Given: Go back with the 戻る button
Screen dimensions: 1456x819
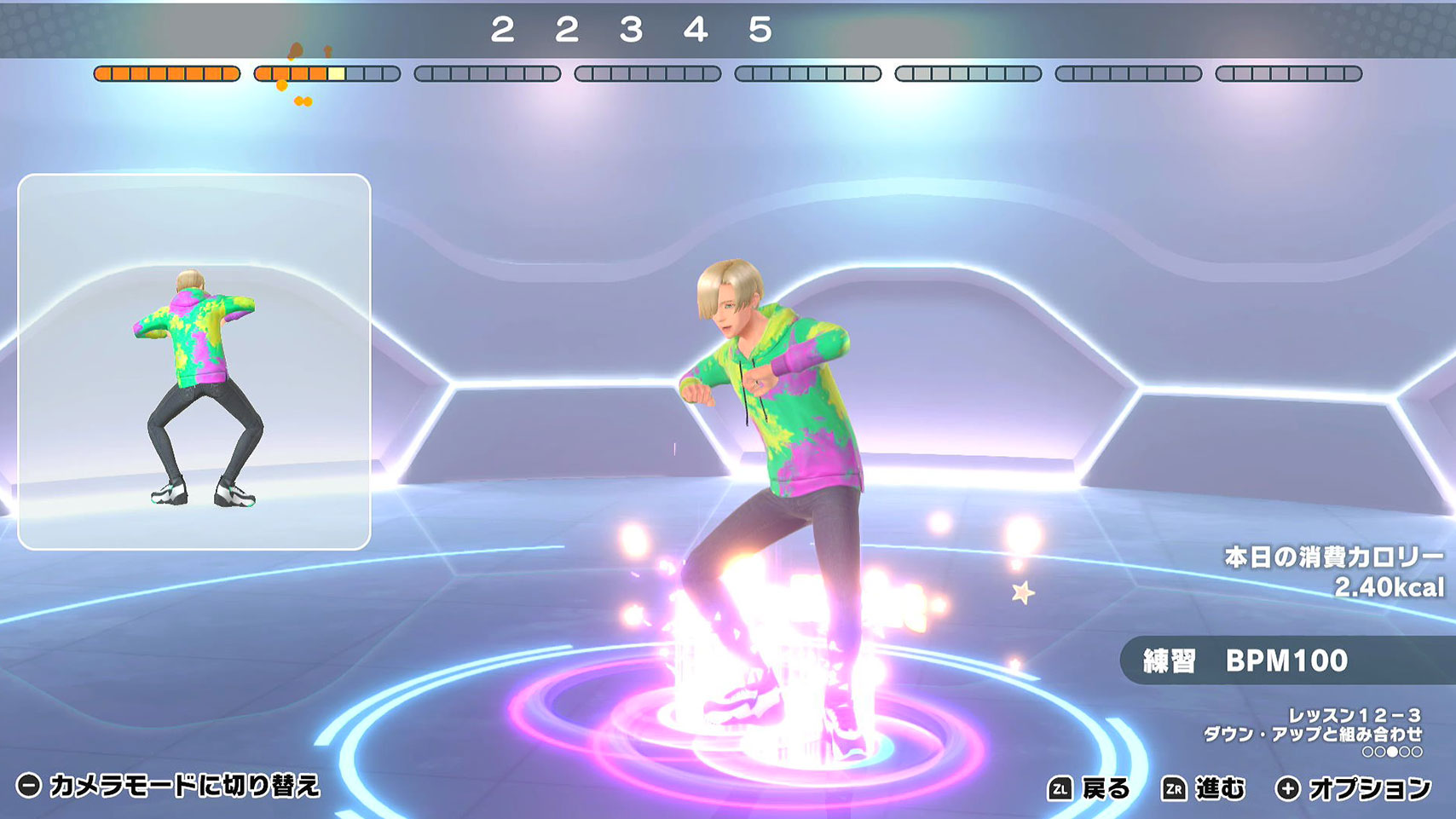Looking at the screenshot, I should pyautogui.click(x=1089, y=788).
